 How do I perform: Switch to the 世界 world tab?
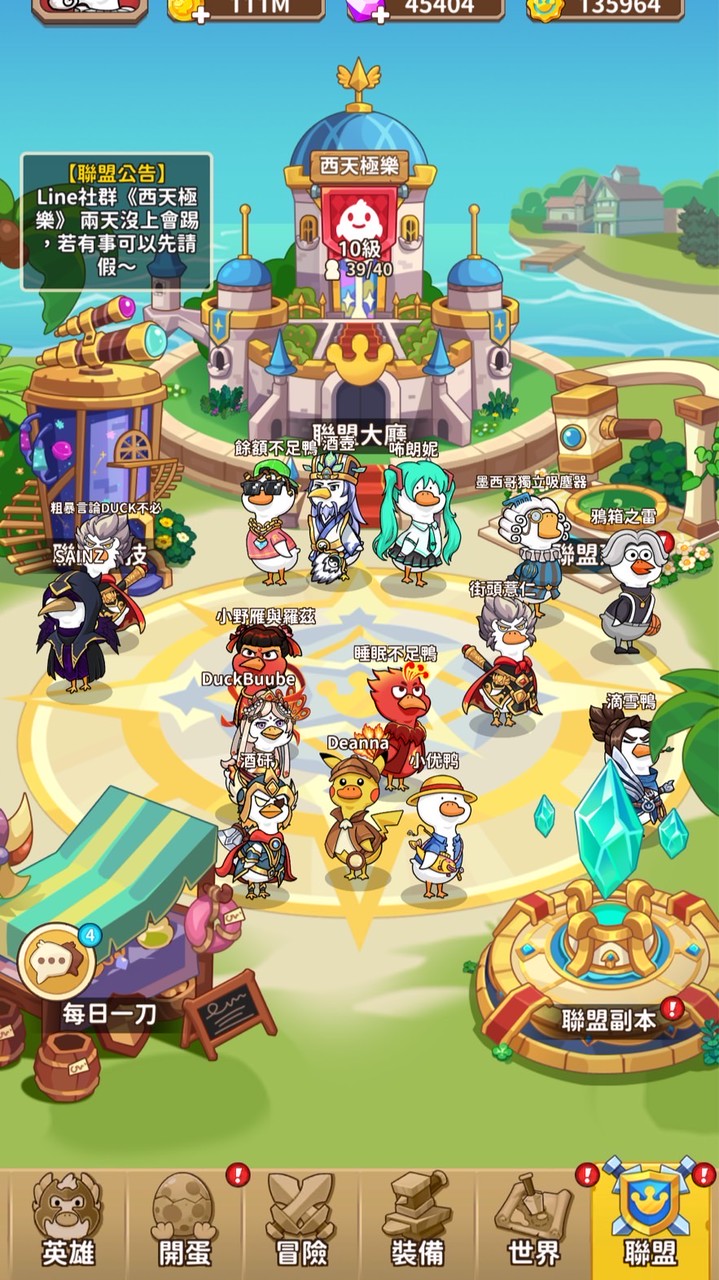tap(534, 1222)
